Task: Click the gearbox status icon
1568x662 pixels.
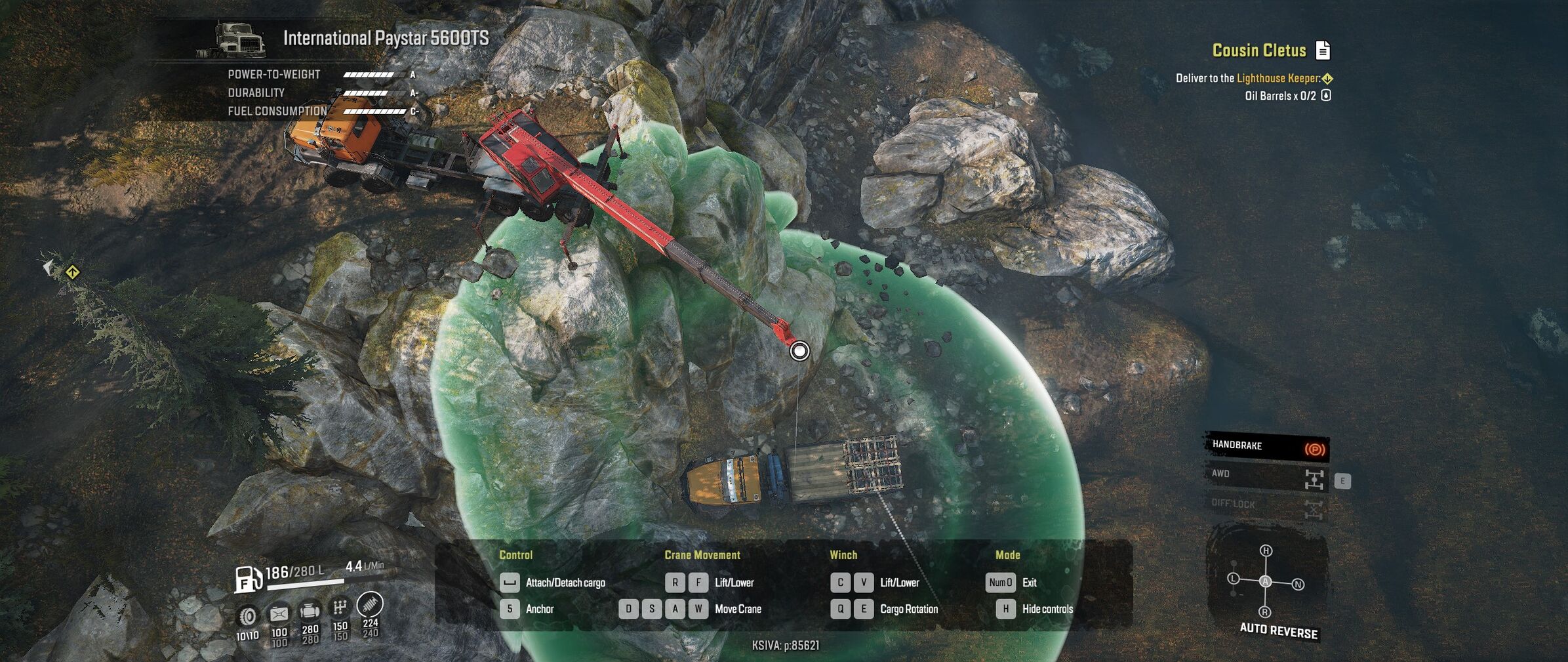Action: pos(340,608)
